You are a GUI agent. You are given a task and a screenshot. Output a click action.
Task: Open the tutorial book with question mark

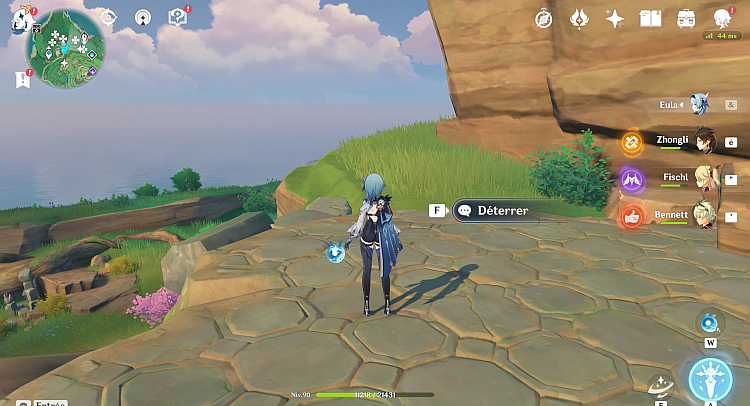[177, 16]
